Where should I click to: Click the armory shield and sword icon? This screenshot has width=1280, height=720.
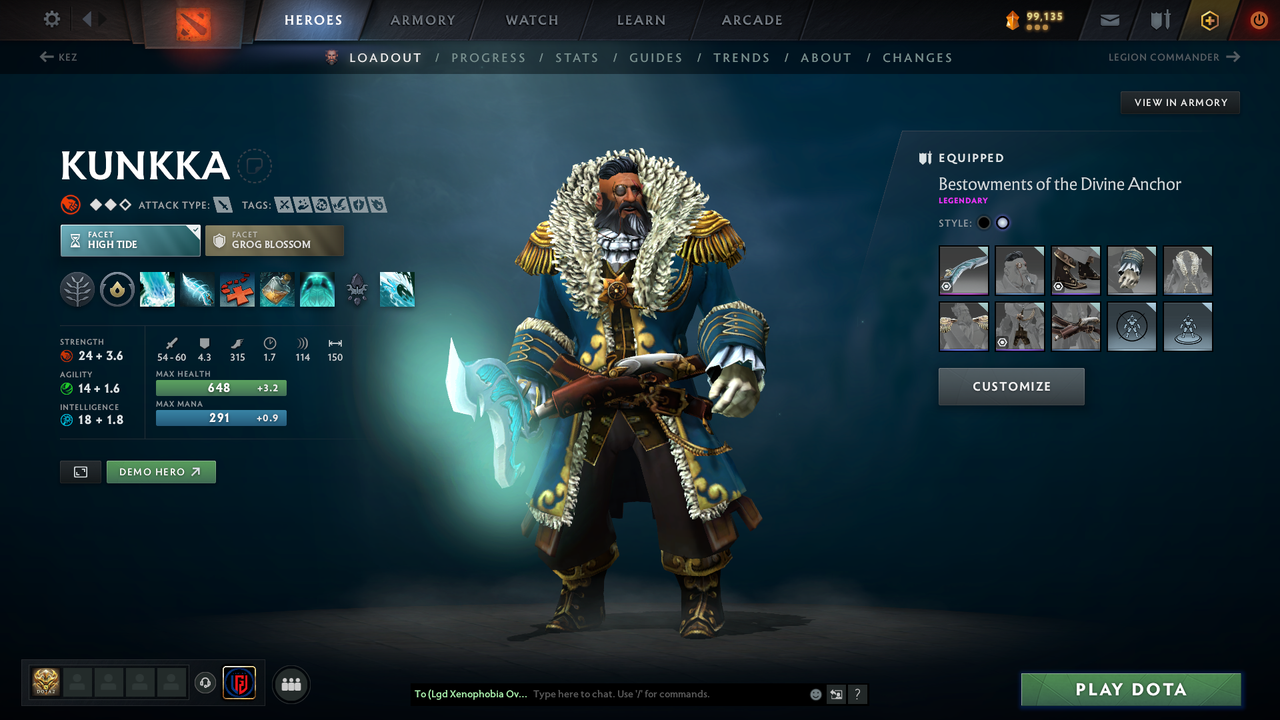[1160, 20]
